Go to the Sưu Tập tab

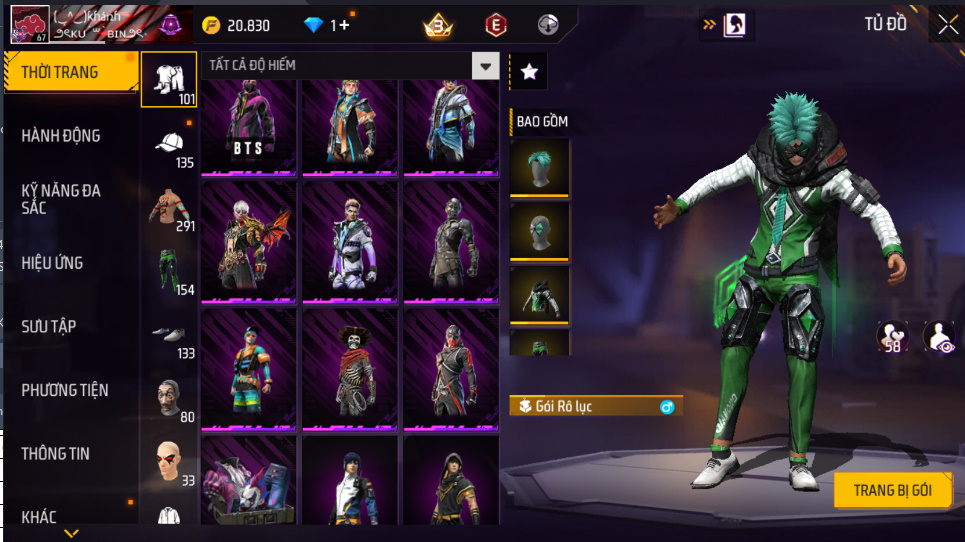[49, 327]
